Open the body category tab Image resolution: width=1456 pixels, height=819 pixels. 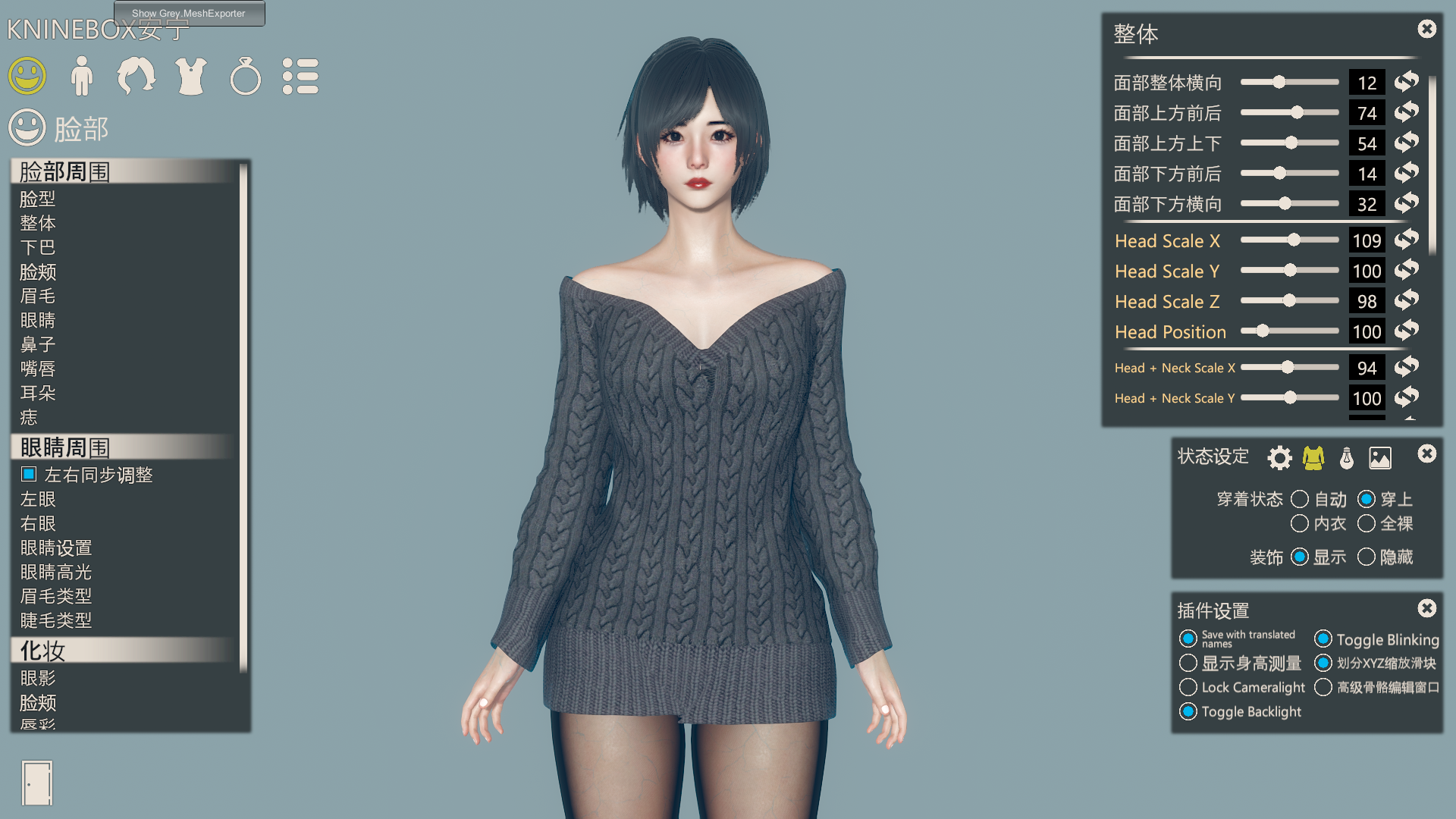tap(81, 77)
